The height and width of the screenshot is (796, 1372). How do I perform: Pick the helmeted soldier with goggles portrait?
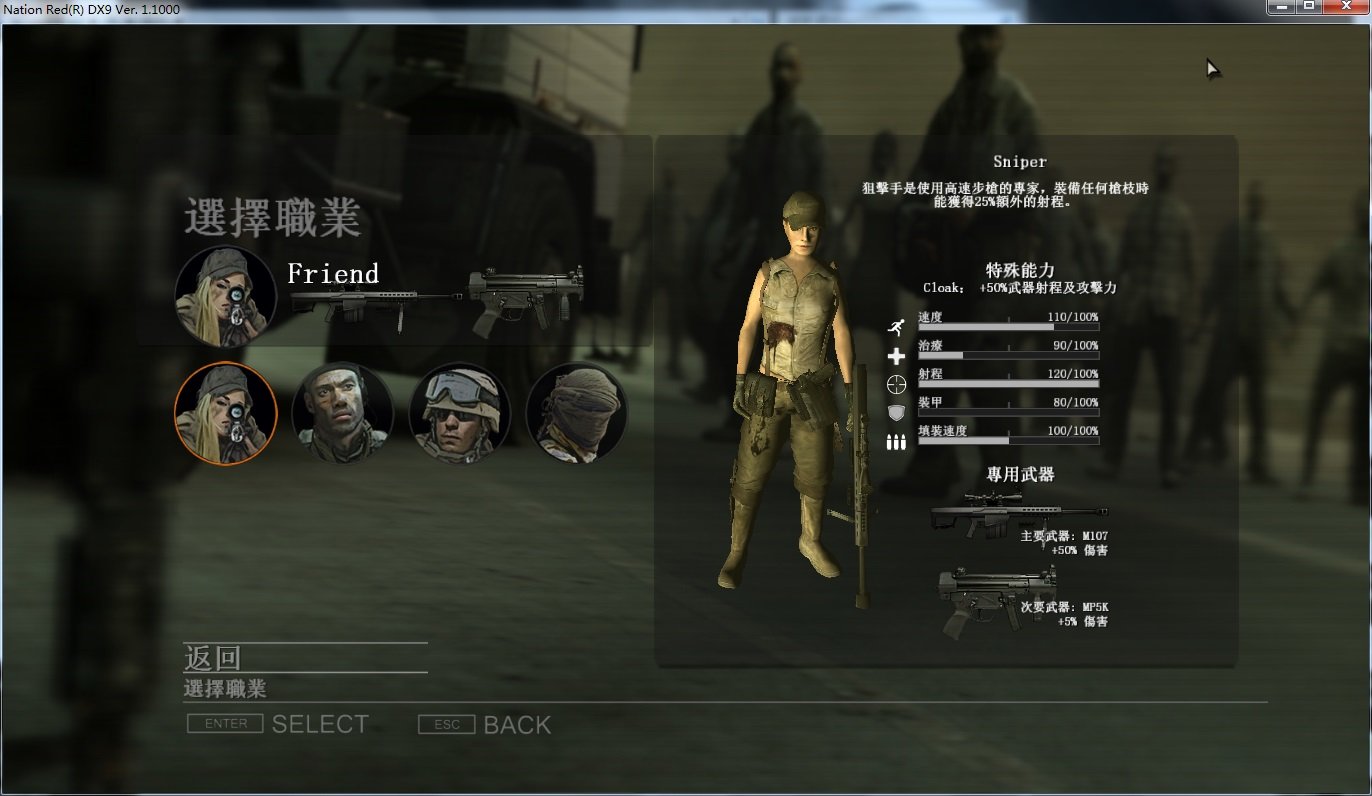point(460,413)
